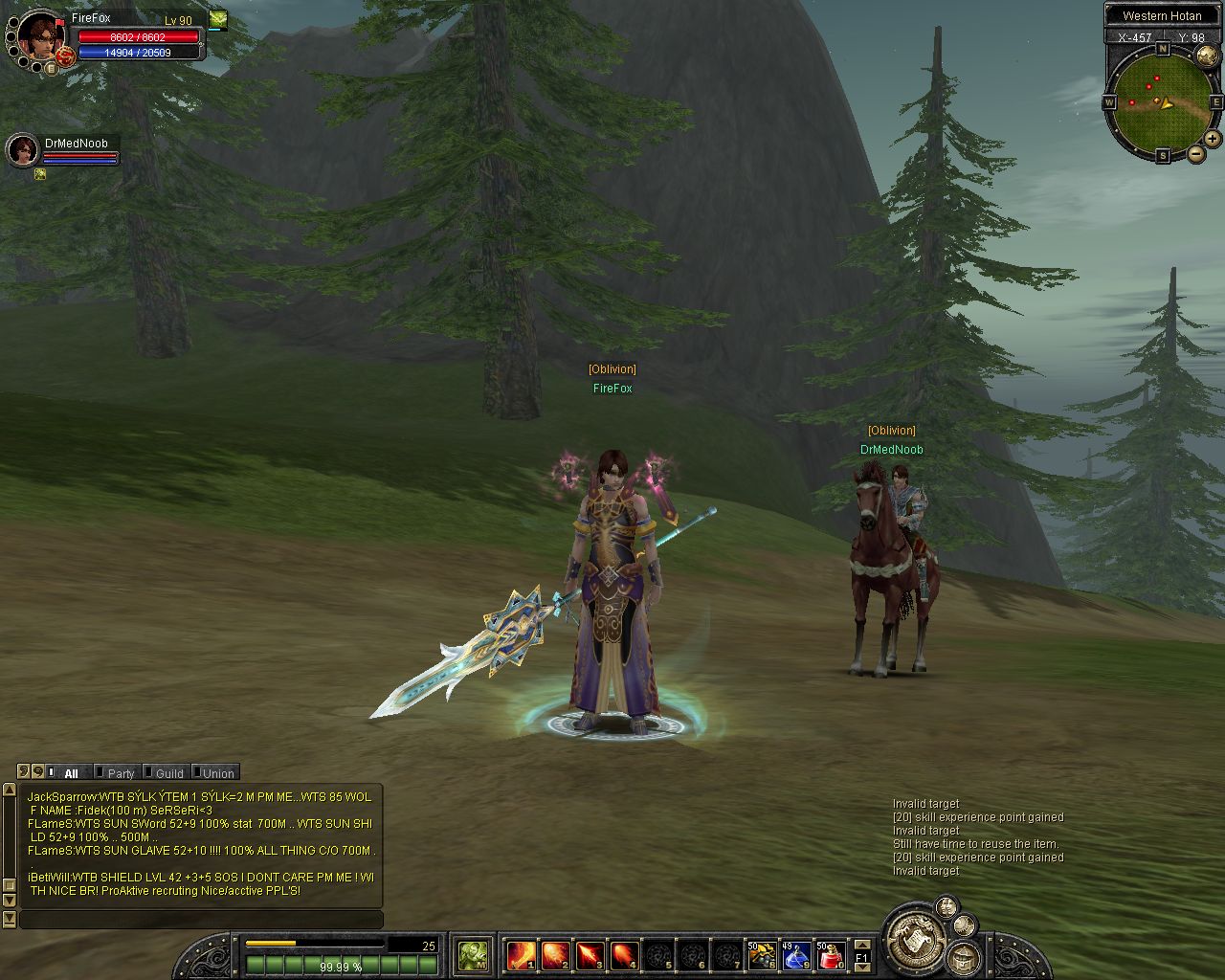Zoom out the minimap with the minus button
Image resolution: width=1225 pixels, height=980 pixels.
tap(1195, 153)
